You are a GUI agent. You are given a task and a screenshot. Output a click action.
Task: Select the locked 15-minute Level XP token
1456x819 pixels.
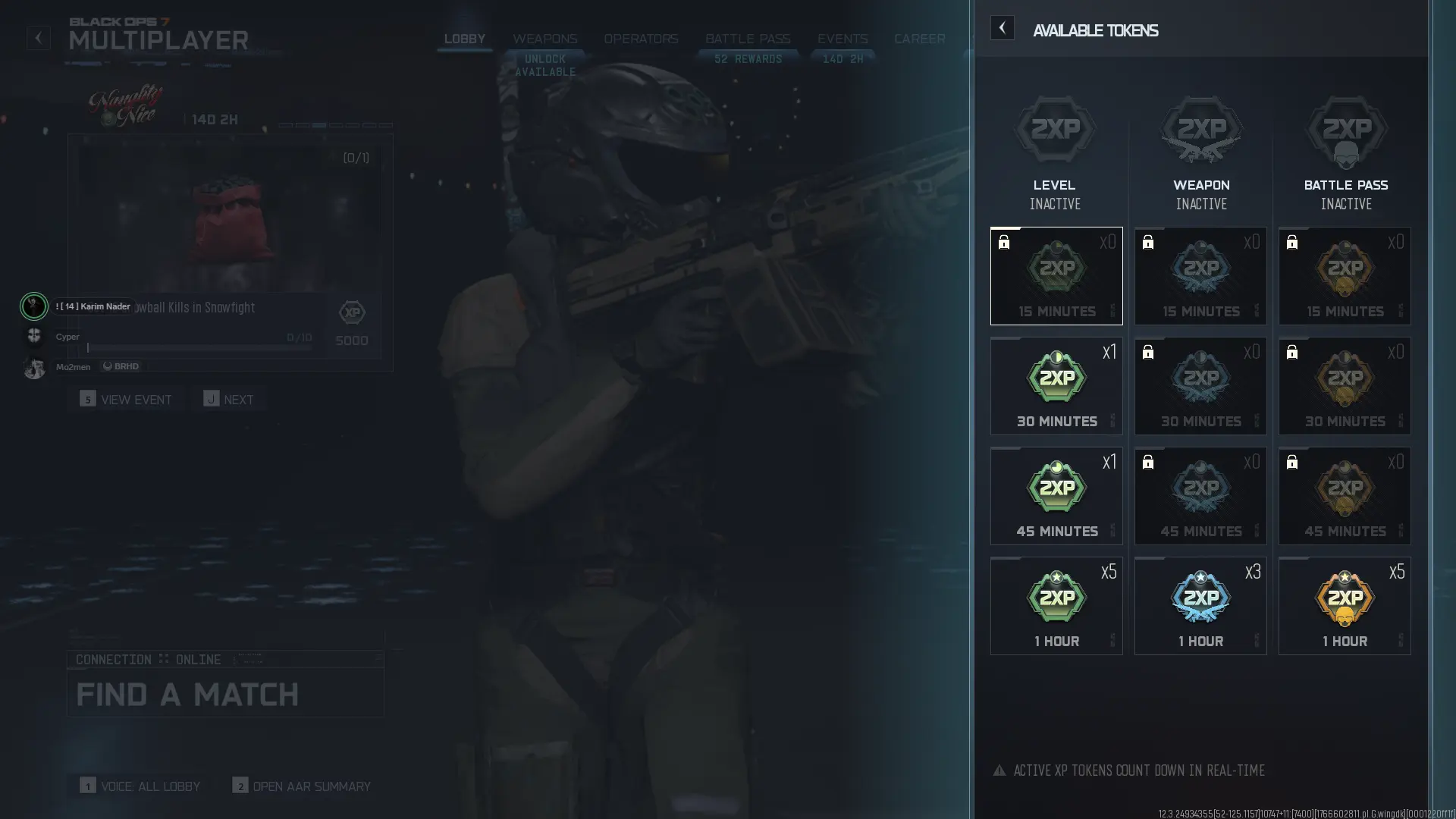point(1056,275)
